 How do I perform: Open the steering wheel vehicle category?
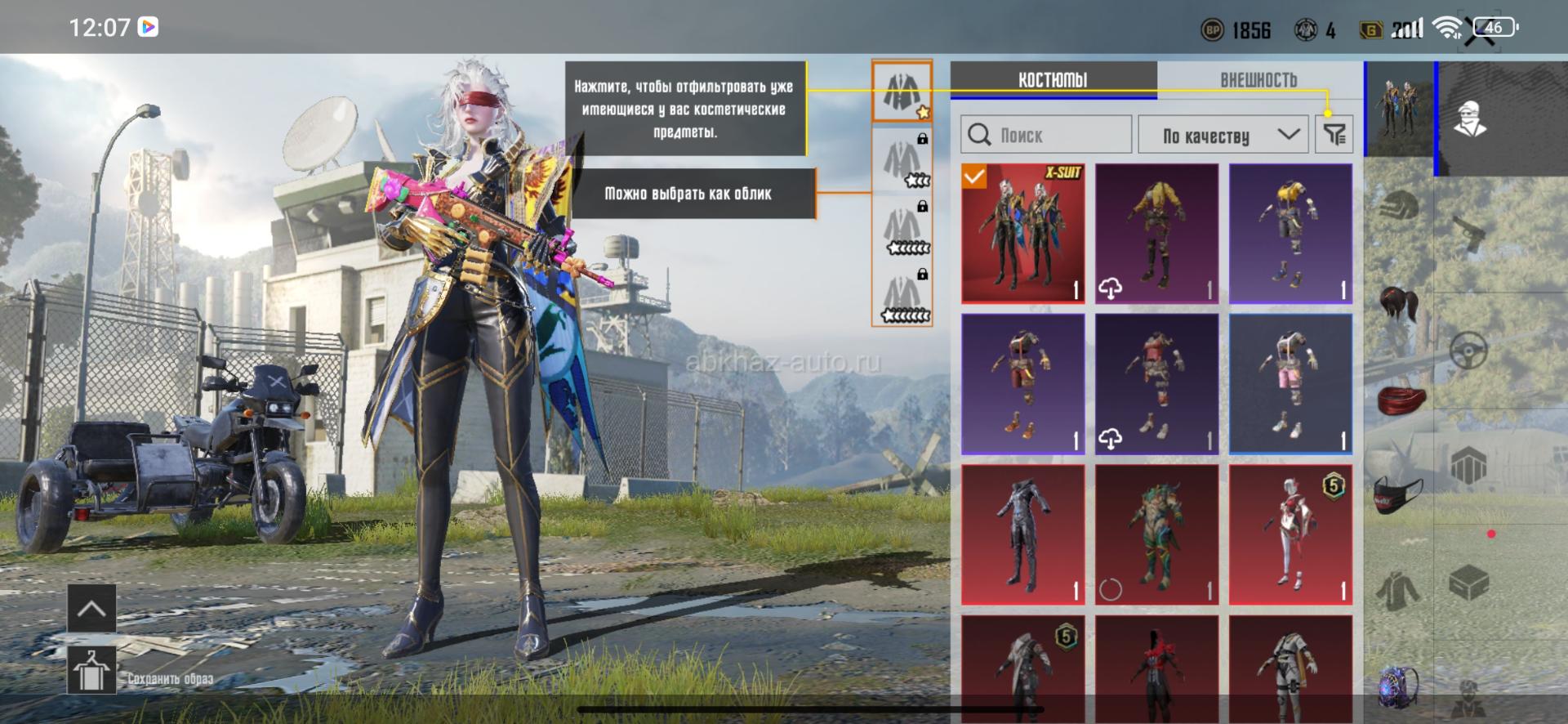pyautogui.click(x=1468, y=351)
